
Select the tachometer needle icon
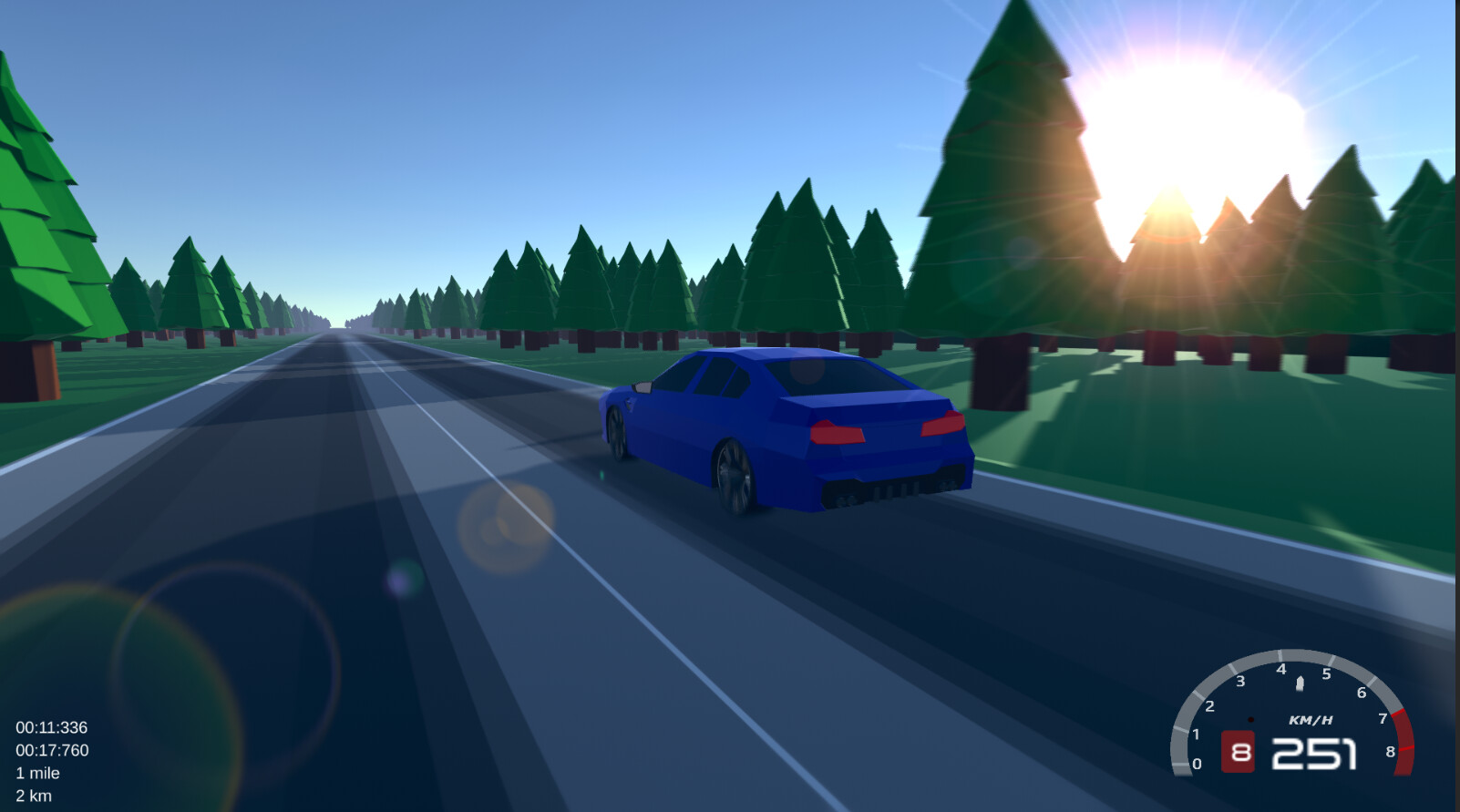tap(1298, 682)
